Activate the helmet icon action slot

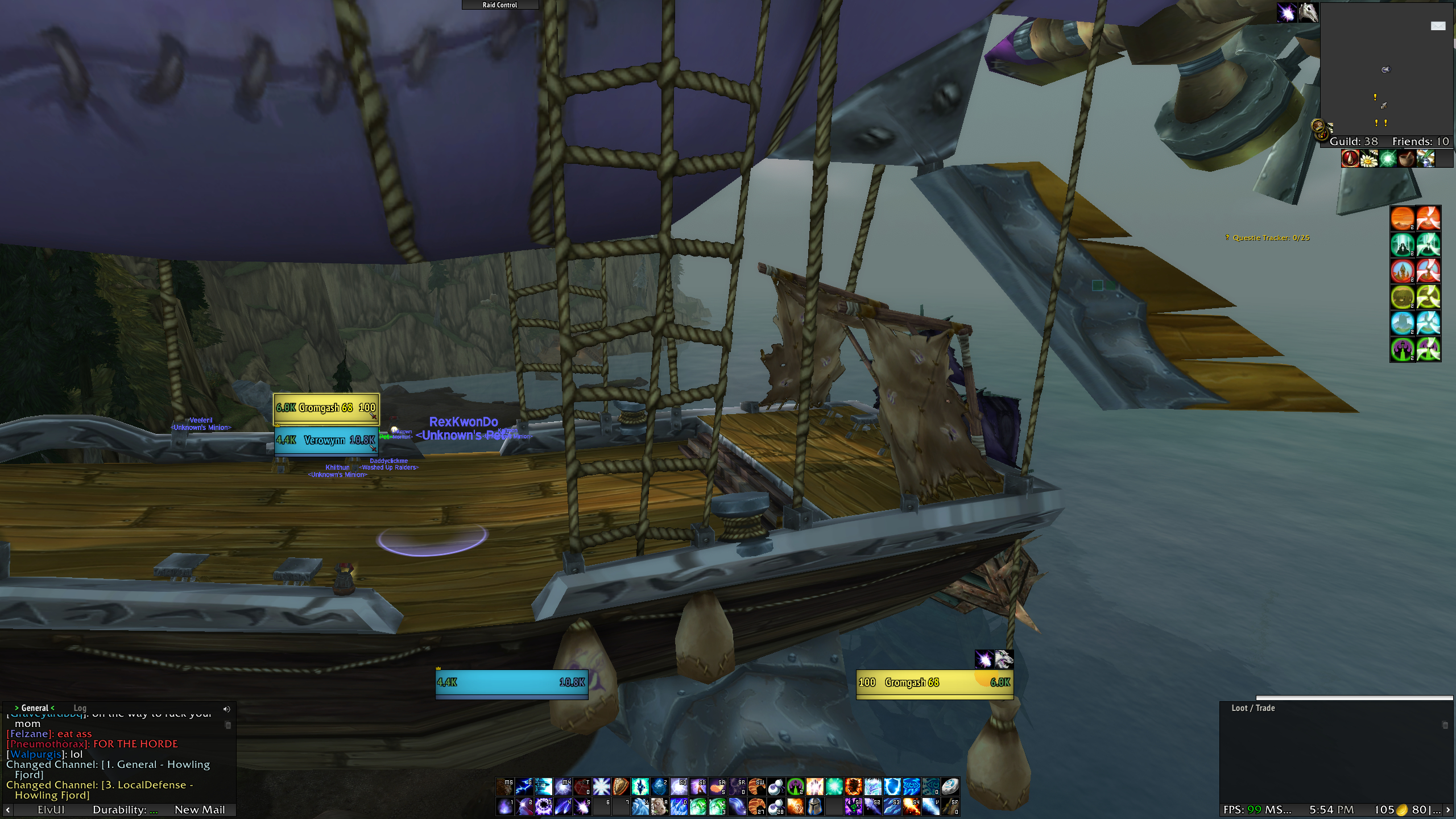(814, 806)
